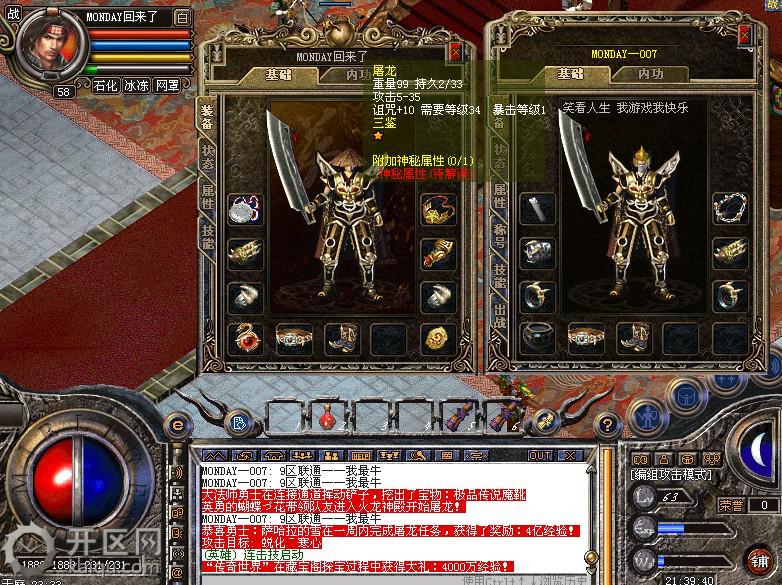Switch to 内功 tab in MONDAY—007 panel
This screenshot has height=585, width=782.
(x=650, y=74)
